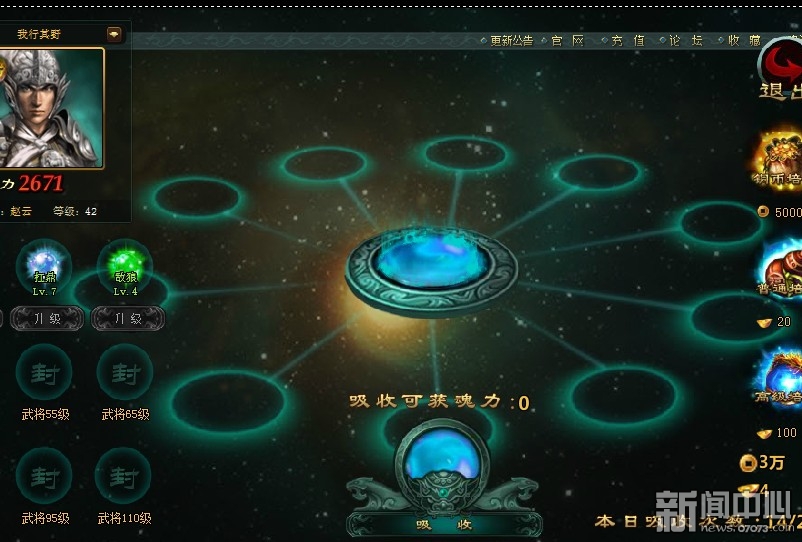Click the sealed 武将65级 slot
This screenshot has width=802, height=542.
124,374
